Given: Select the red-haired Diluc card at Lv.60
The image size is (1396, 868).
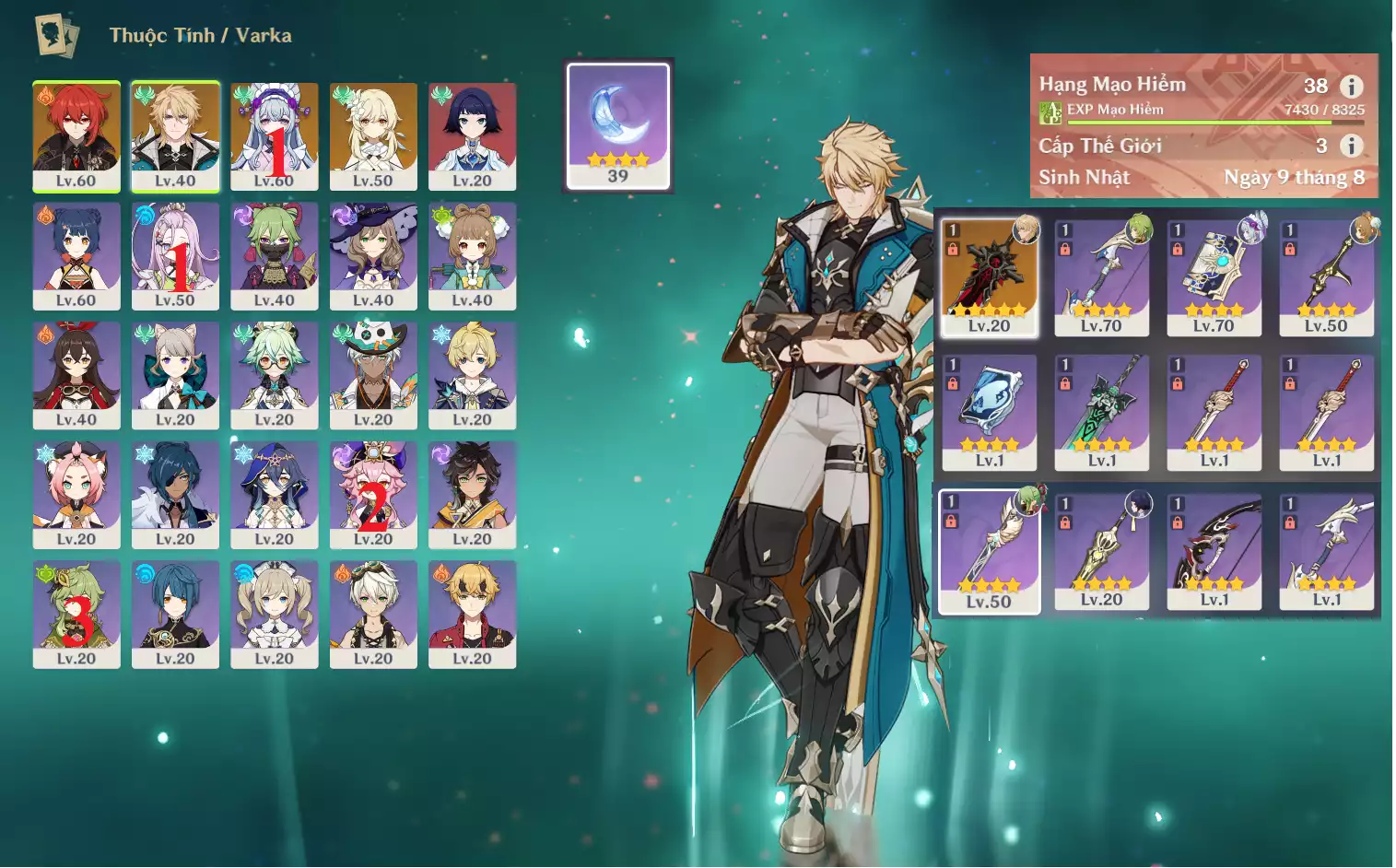Looking at the screenshot, I should coord(76,135).
